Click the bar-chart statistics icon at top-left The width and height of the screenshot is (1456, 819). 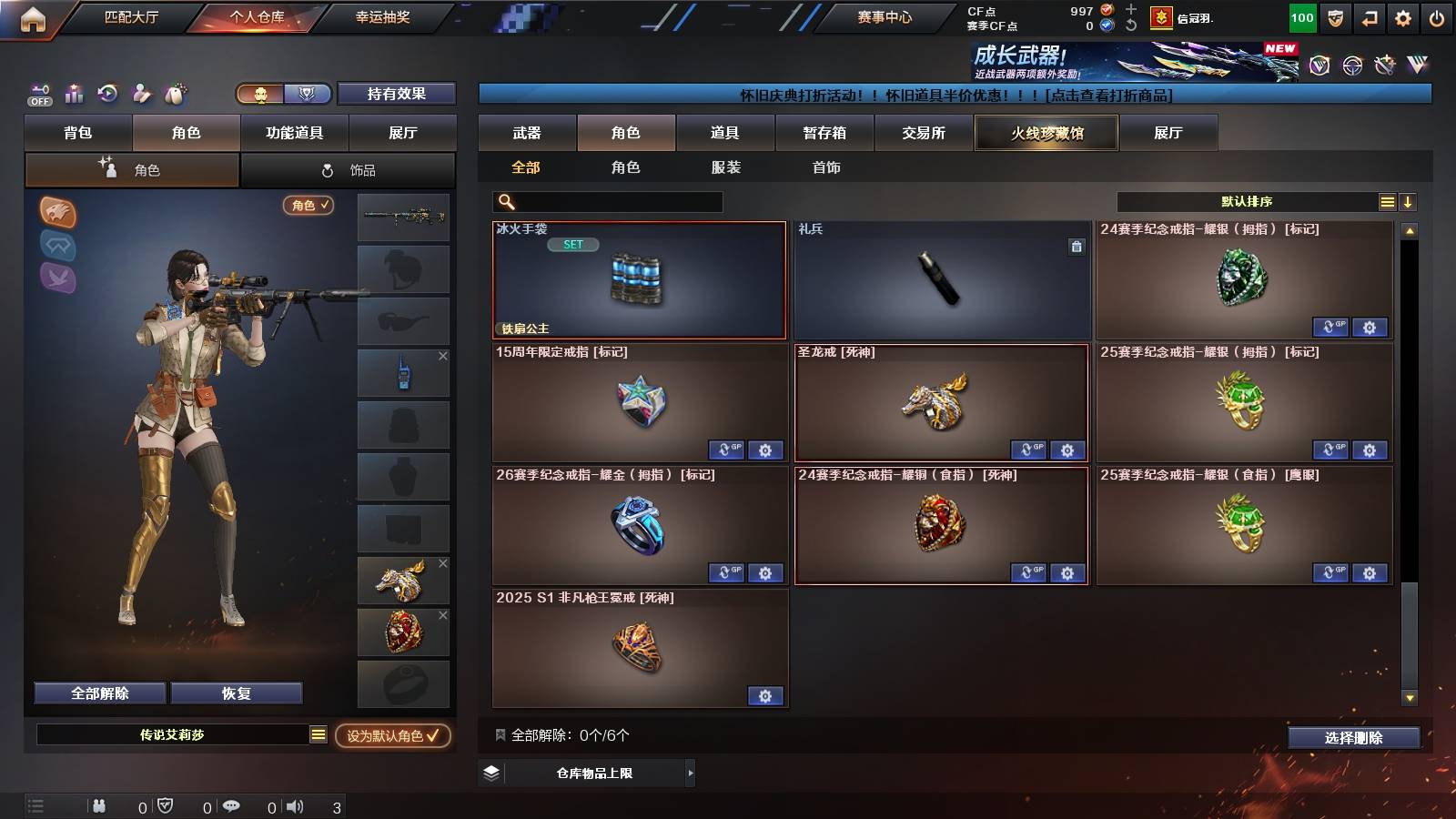74,91
